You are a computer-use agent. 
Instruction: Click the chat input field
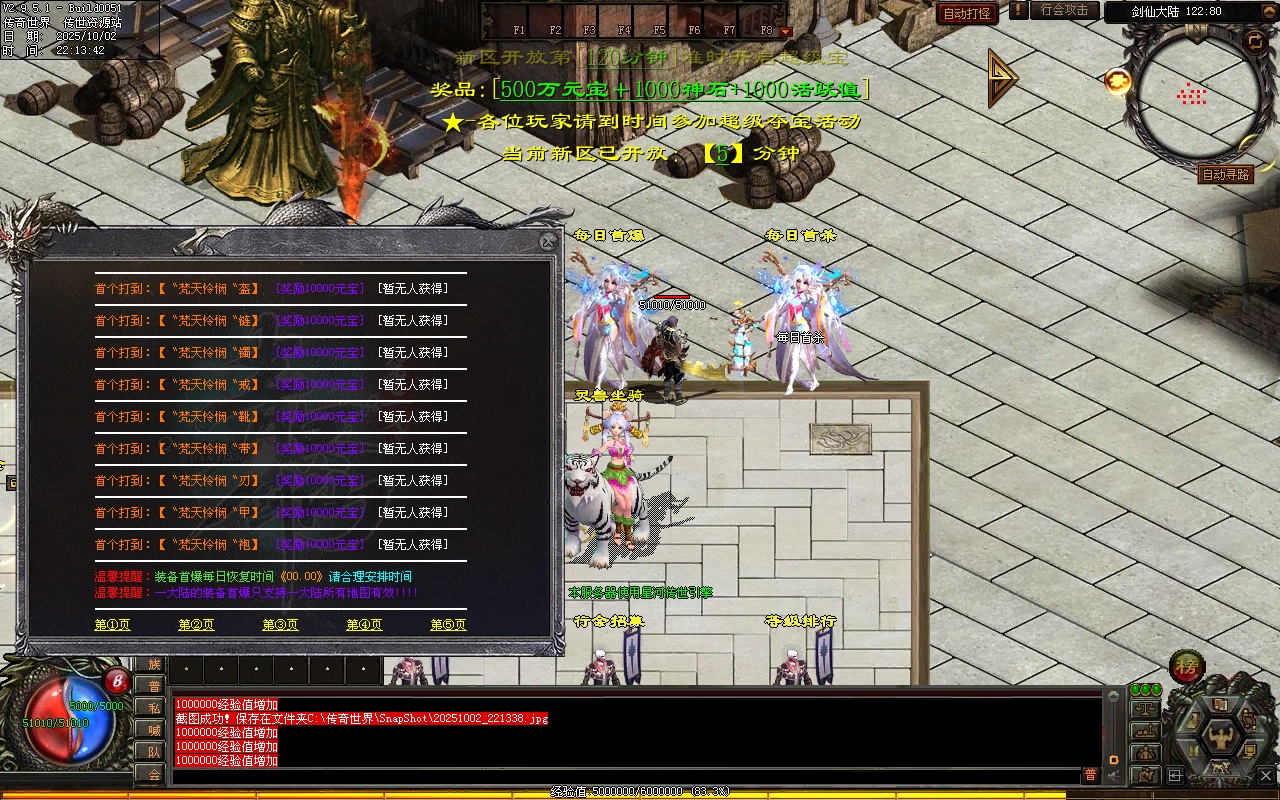click(625, 775)
